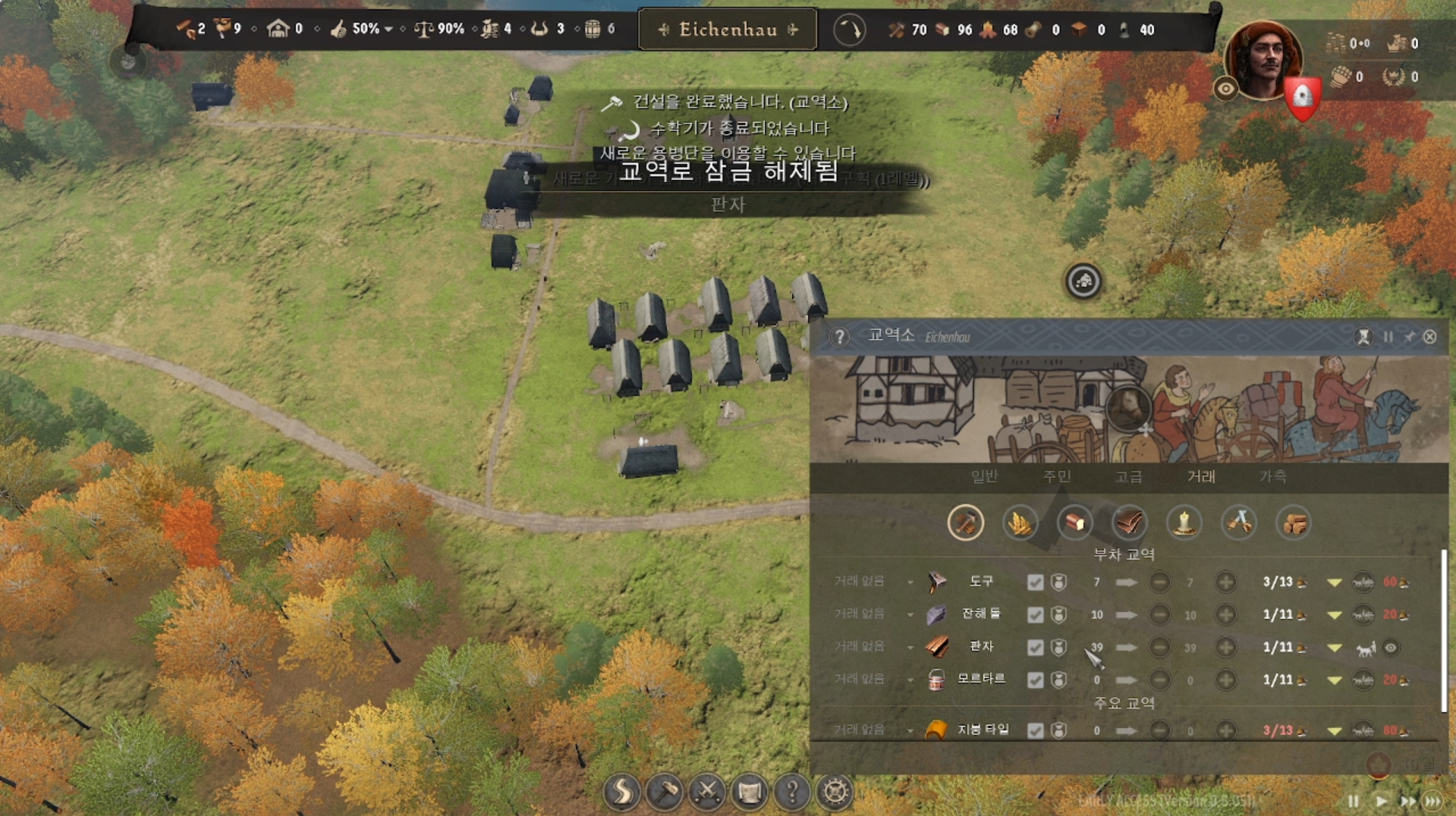The image size is (1456, 816).
Task: Toggle the 도구 trade checkbox
Action: tap(1035, 582)
